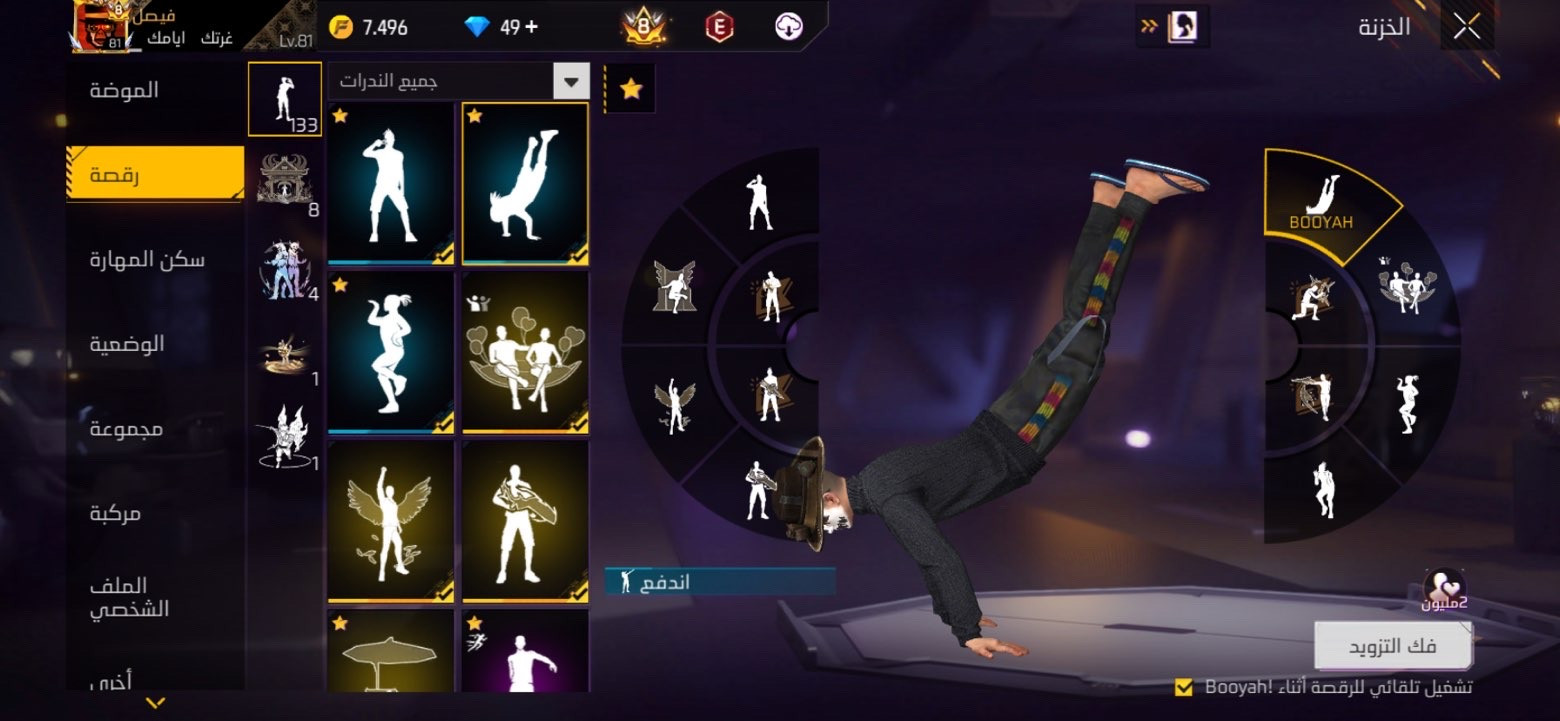This screenshot has width=1560, height=721.
Task: Select the handstand breakdance emote tile
Action: click(x=525, y=183)
